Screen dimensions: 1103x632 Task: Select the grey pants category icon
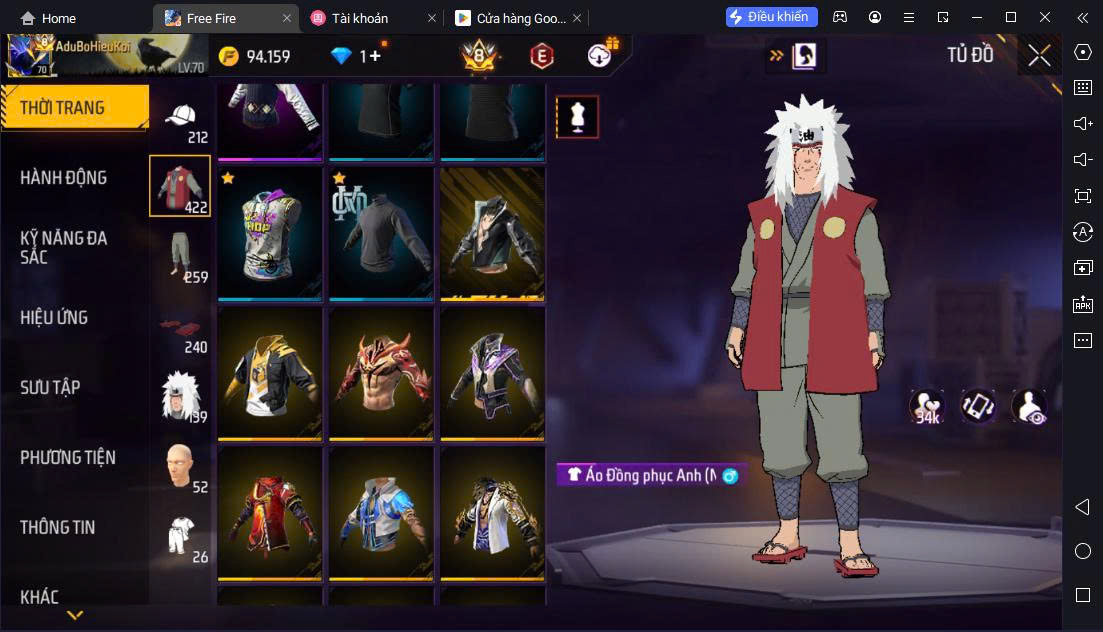point(181,255)
